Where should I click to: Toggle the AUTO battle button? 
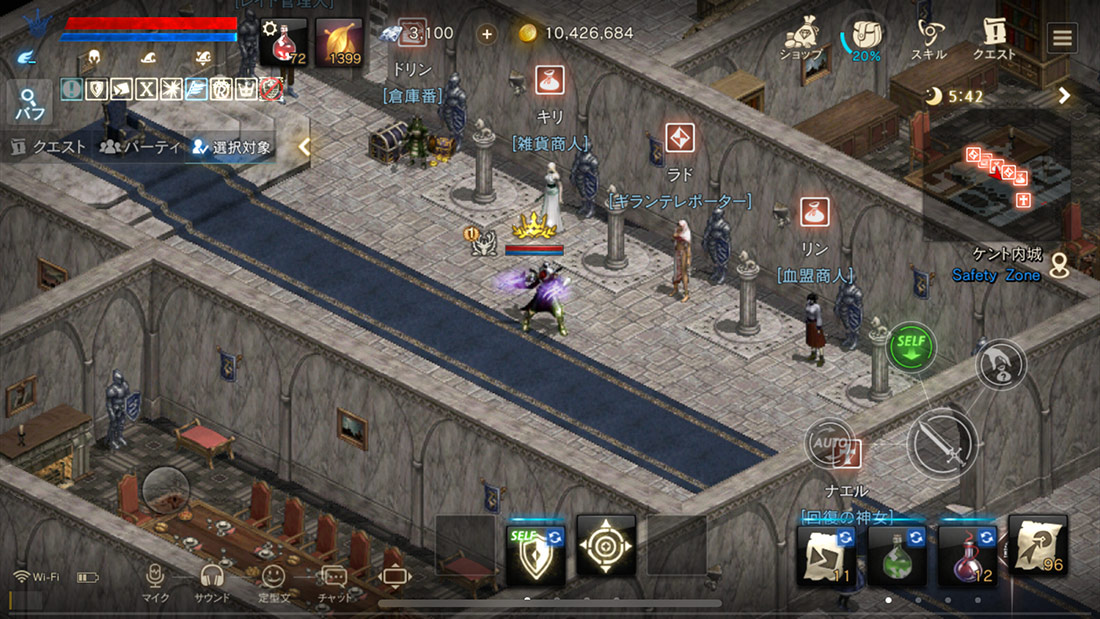[831, 443]
